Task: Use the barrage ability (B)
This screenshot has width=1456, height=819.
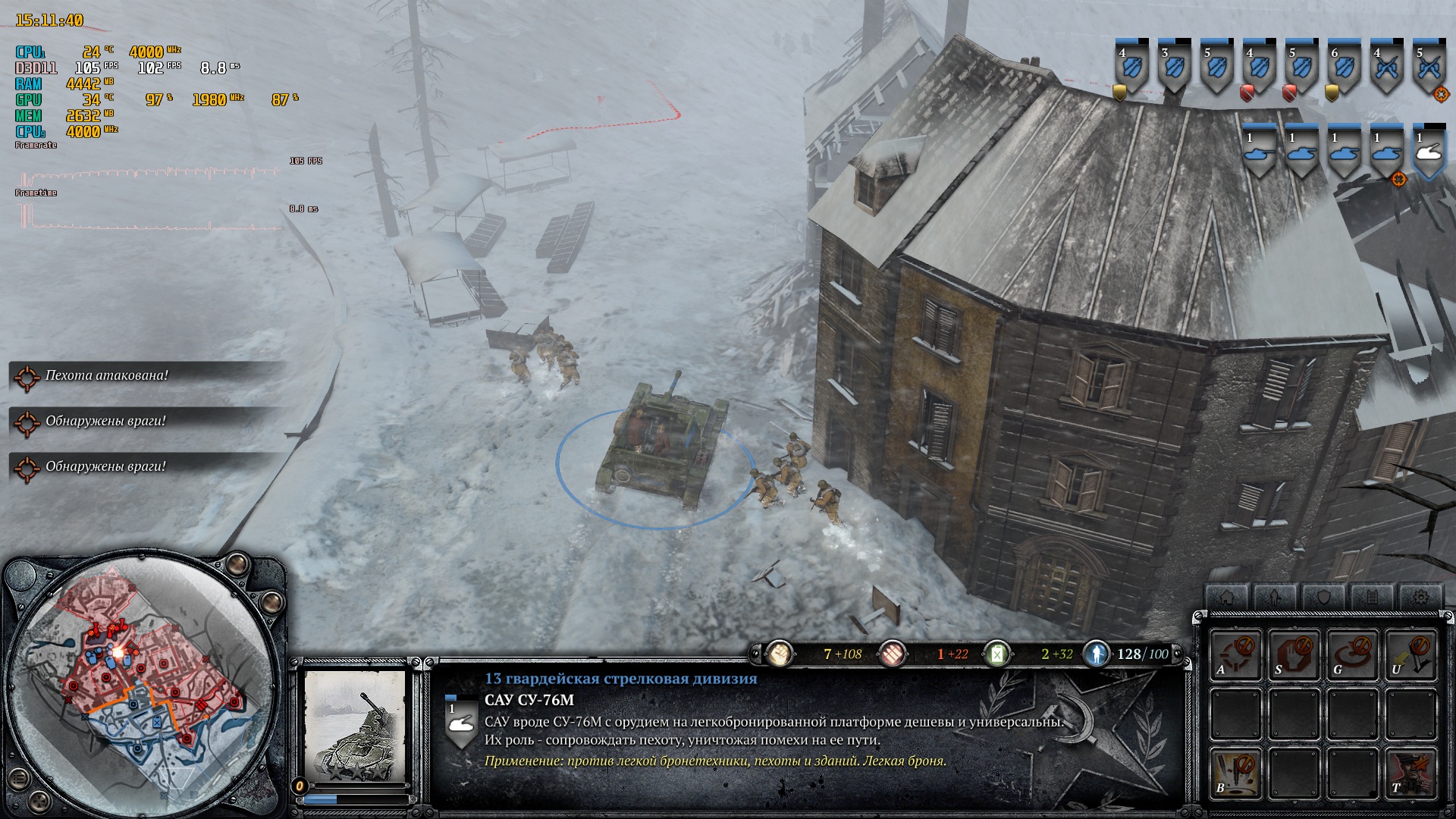Action: [1235, 773]
